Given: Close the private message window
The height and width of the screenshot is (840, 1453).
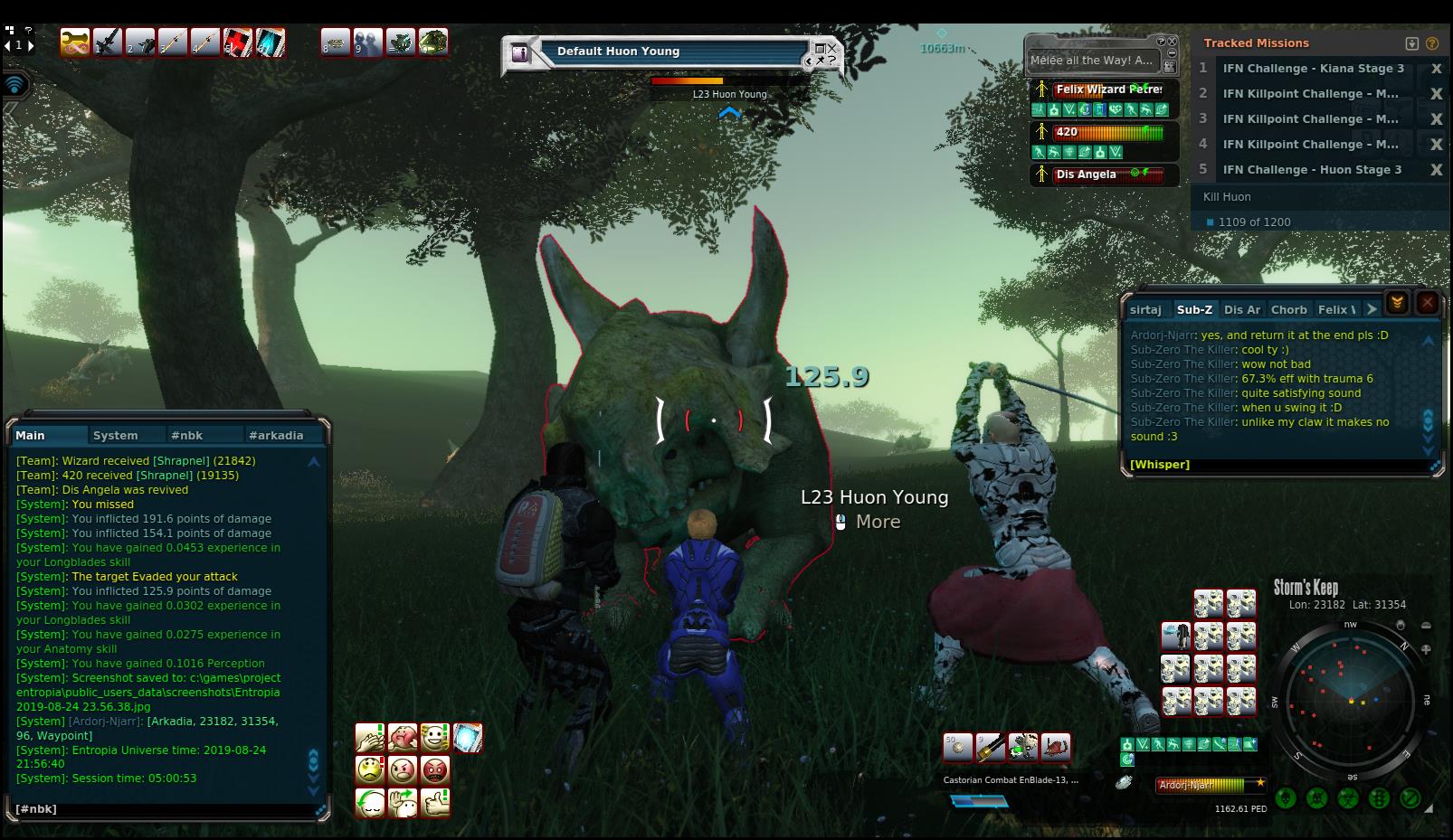Looking at the screenshot, I should click(1427, 304).
